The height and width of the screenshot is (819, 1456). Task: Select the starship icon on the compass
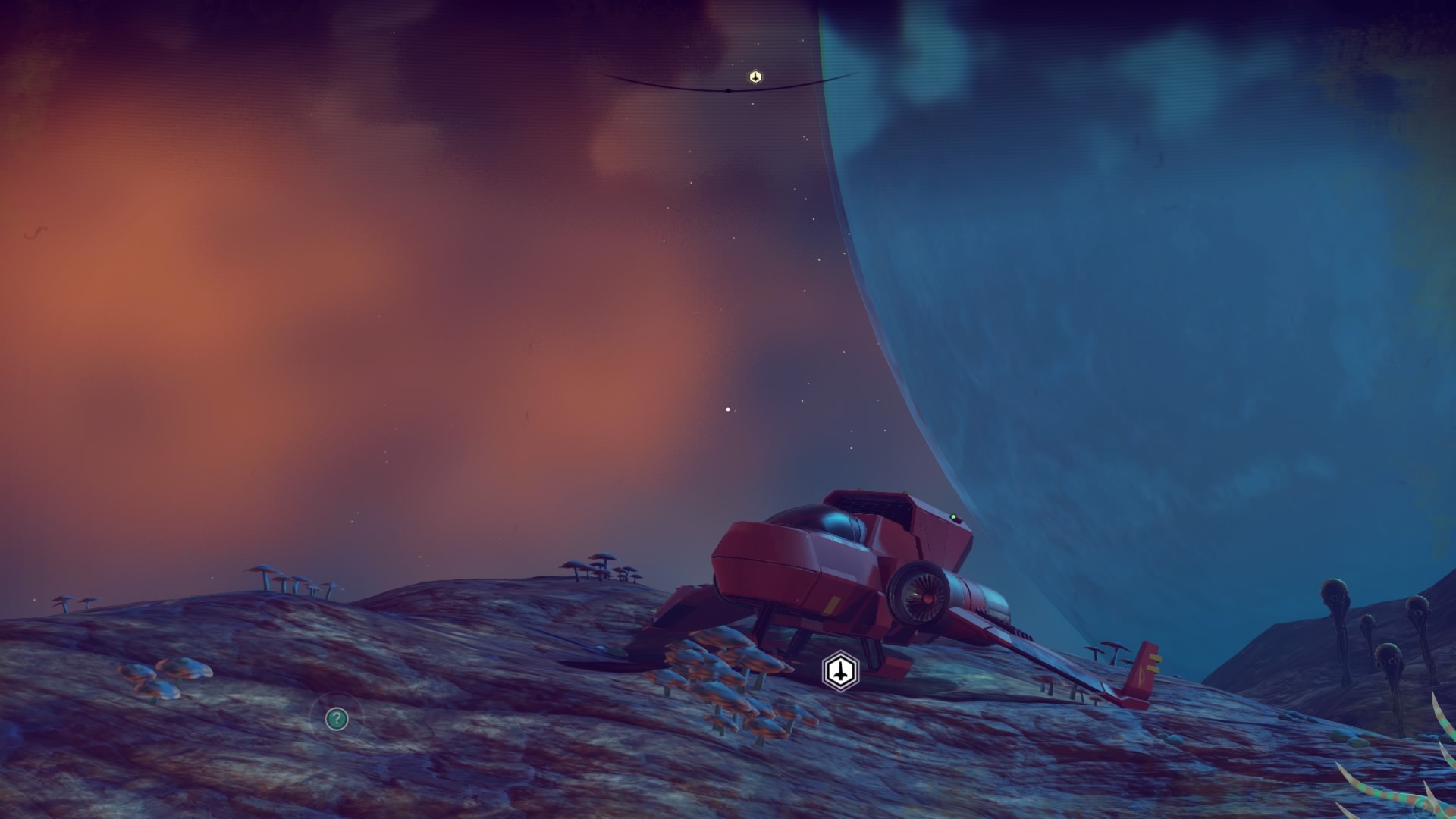pos(755,77)
